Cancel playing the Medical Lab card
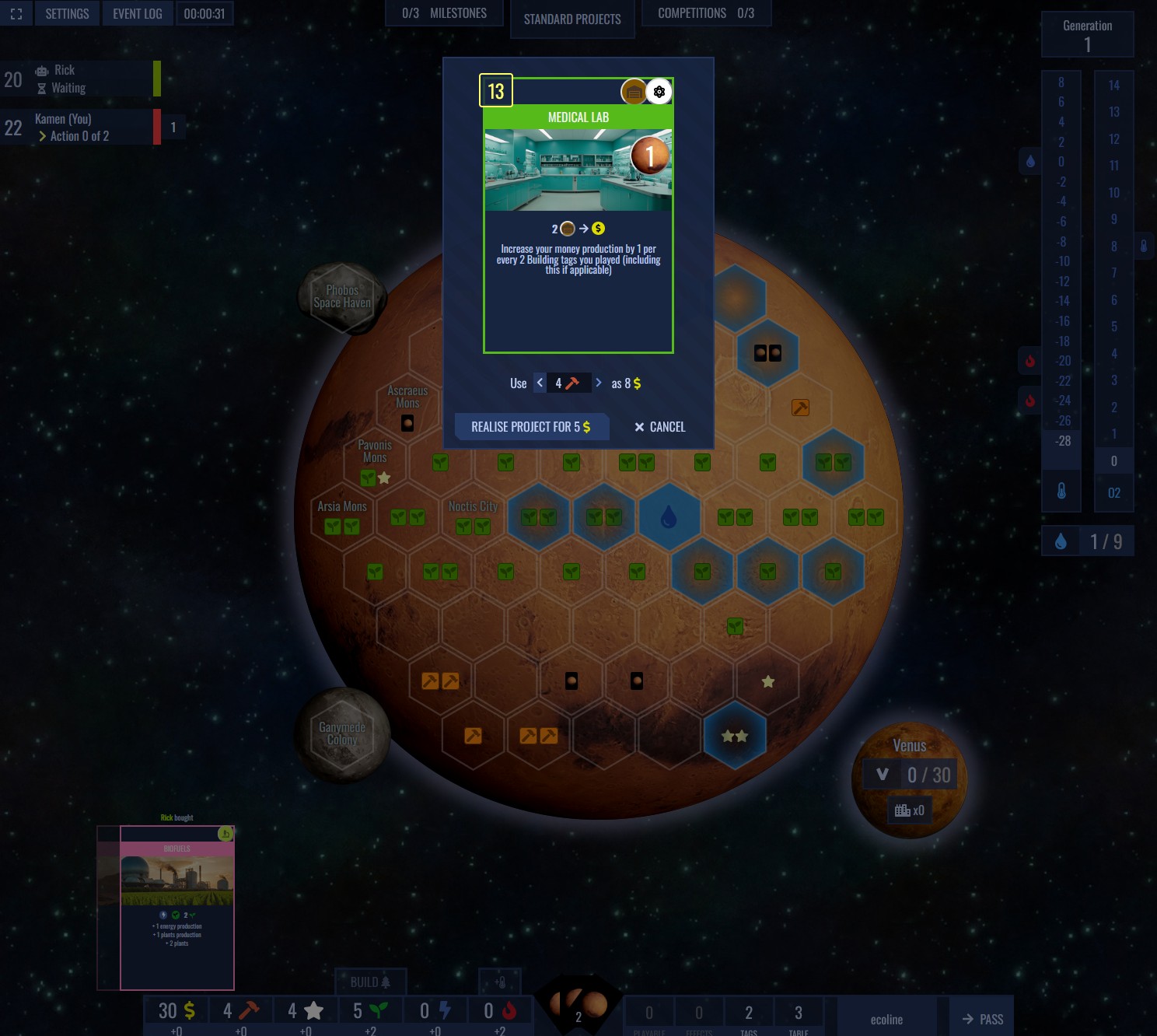This screenshot has height=1036, width=1157. coord(659,427)
